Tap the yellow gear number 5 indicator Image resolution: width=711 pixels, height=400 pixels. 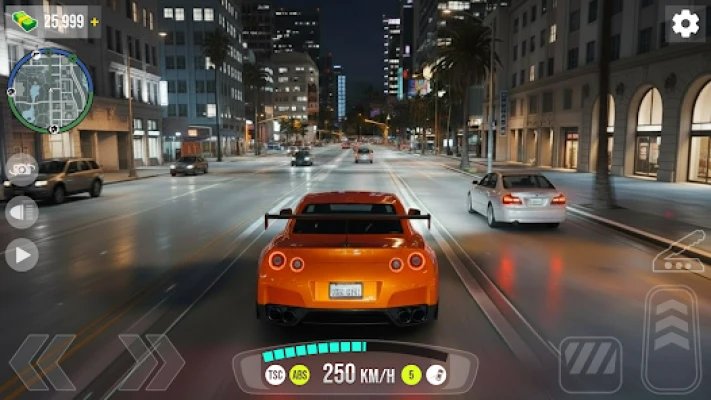[x=411, y=374]
